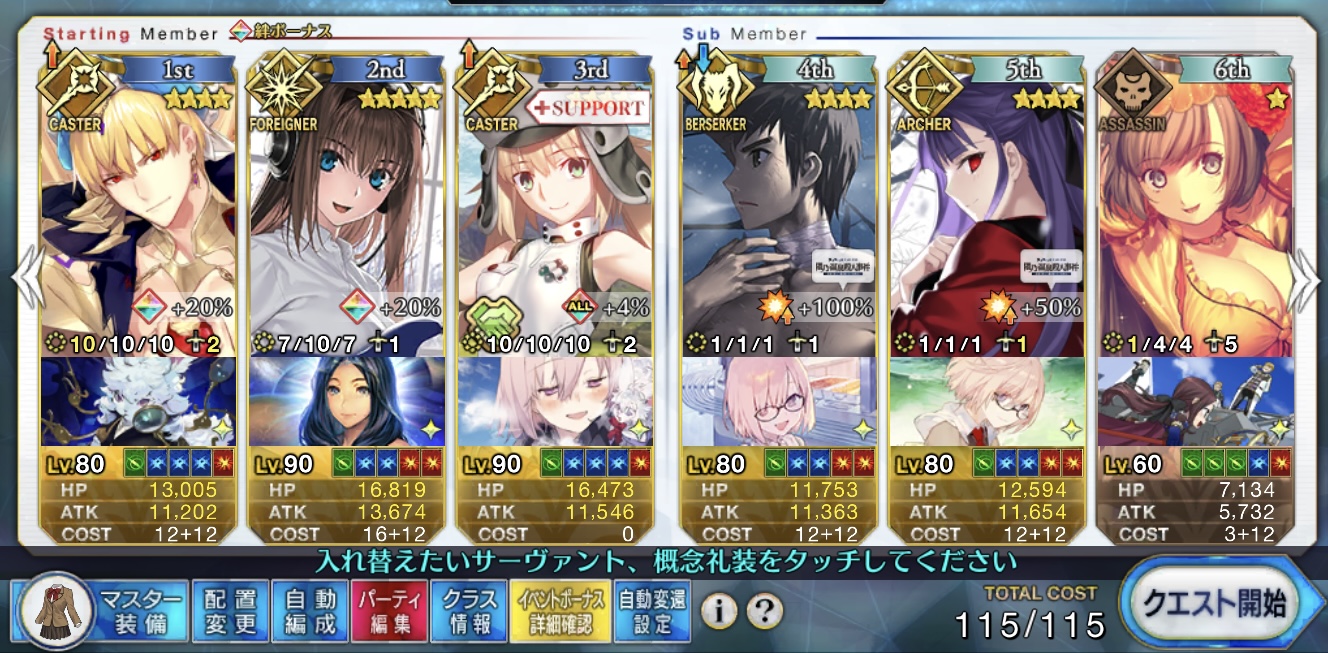The image size is (1328, 653).
Task: Select the 2nd slot Foreigner servant card
Action: coord(347,210)
